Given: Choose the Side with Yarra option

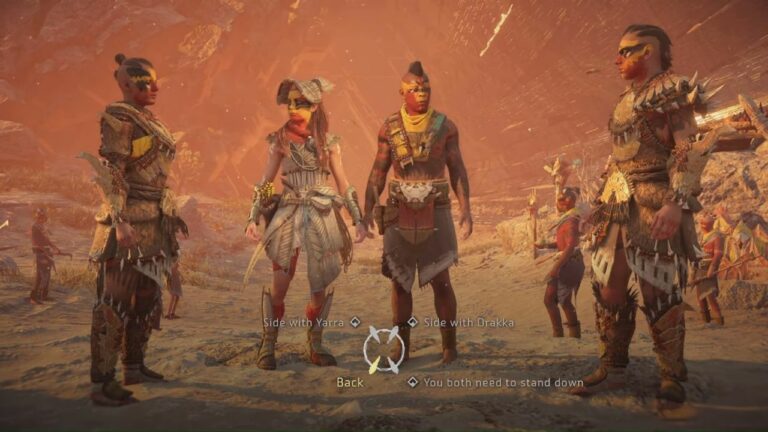Looking at the screenshot, I should click(x=304, y=322).
